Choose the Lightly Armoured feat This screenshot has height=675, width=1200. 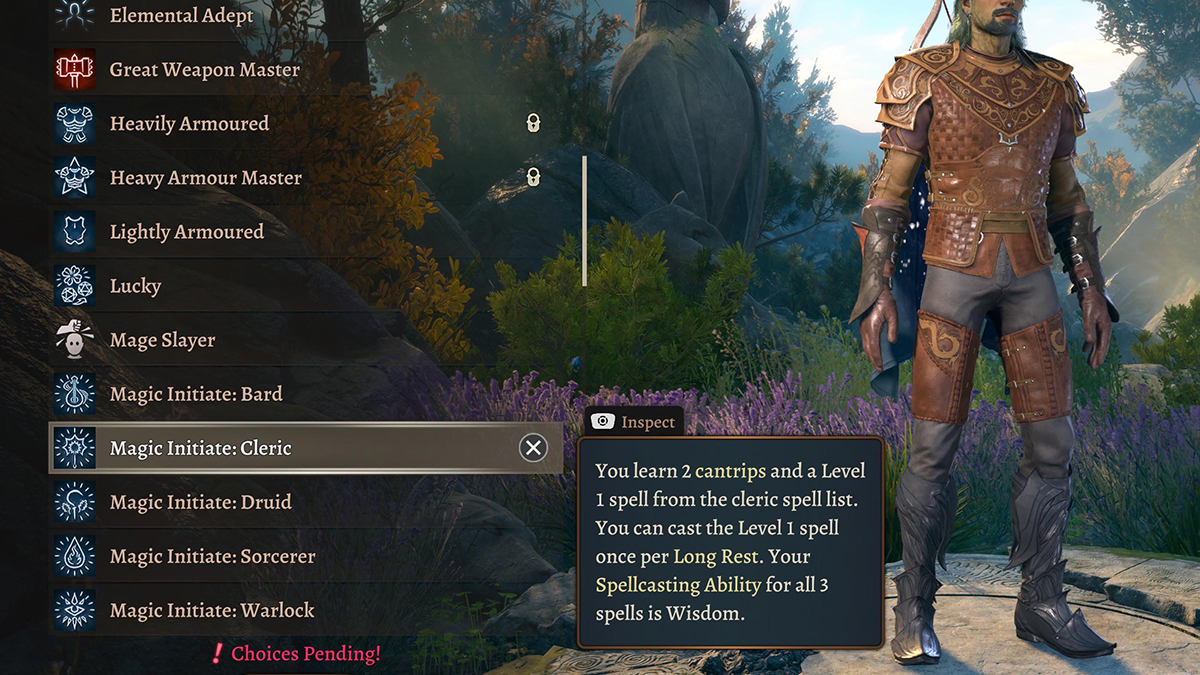(x=186, y=232)
